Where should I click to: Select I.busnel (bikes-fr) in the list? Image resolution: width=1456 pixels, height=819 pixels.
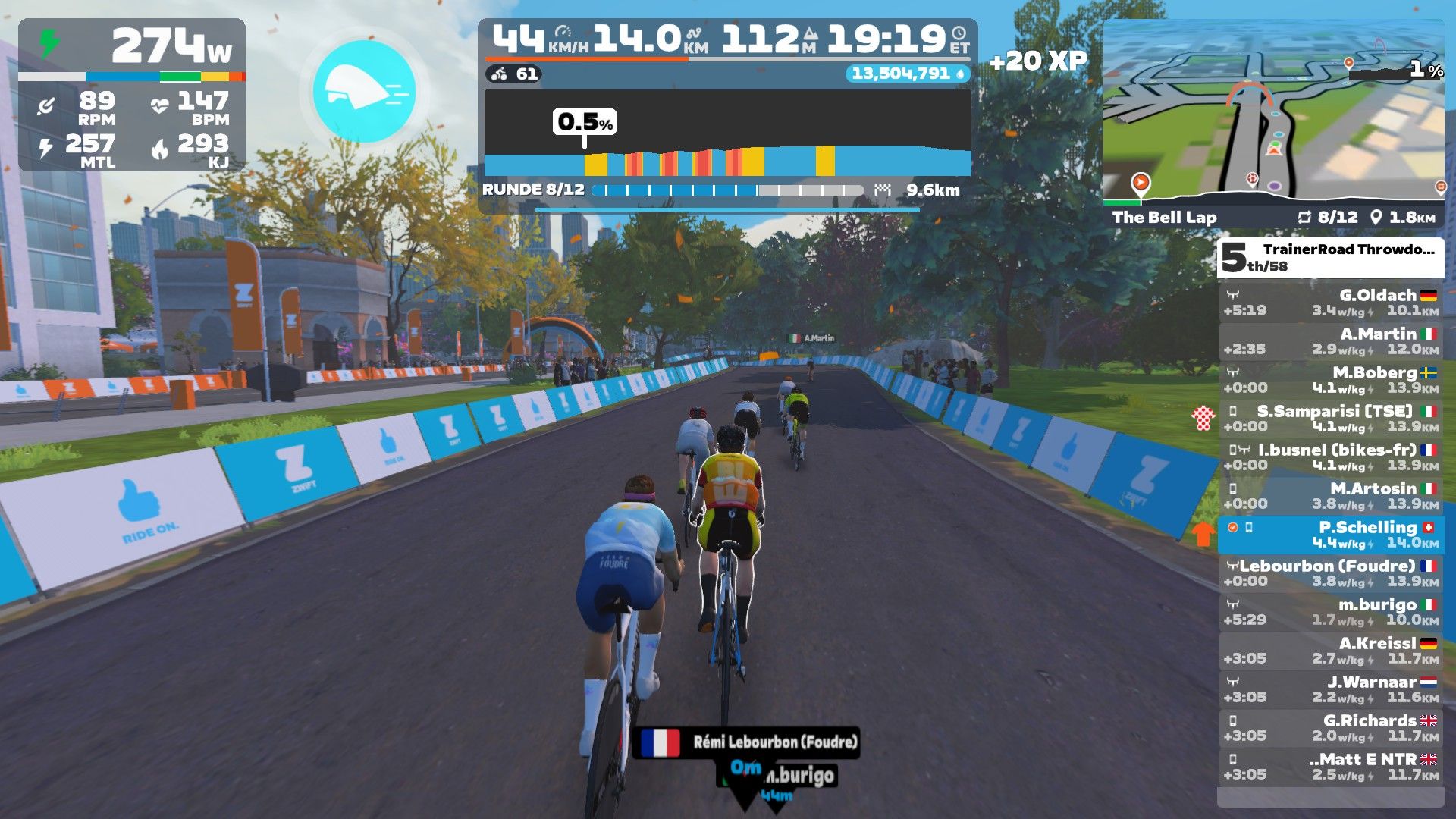(1331, 457)
